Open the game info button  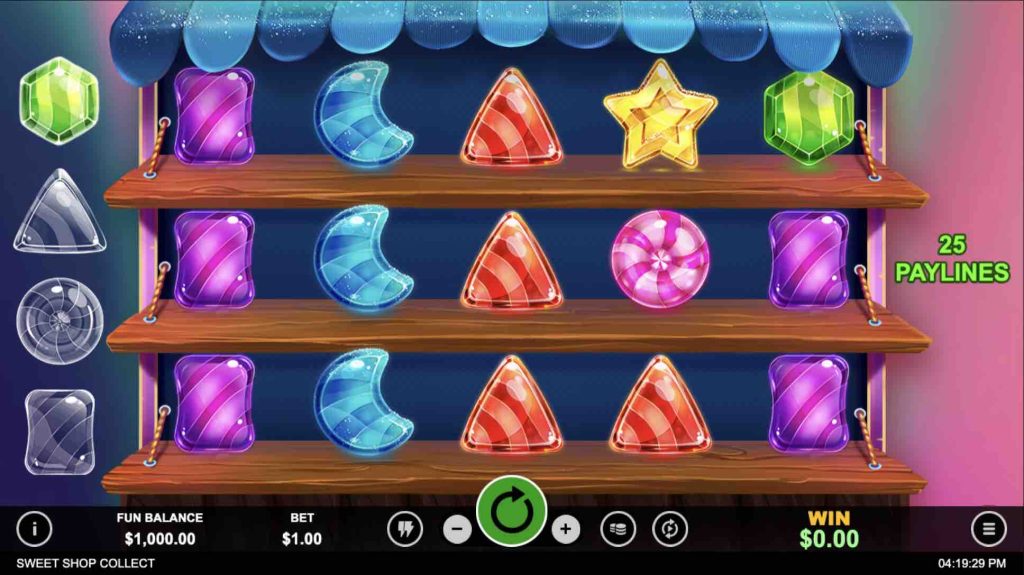[35, 529]
